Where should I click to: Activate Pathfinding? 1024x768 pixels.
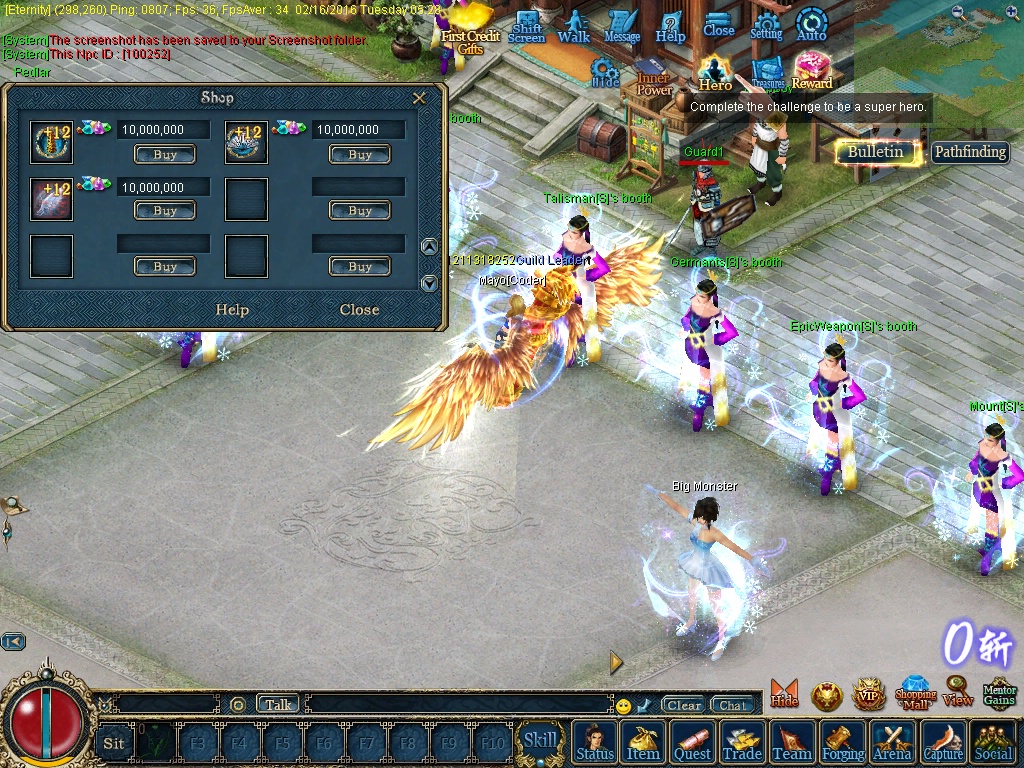pyautogui.click(x=969, y=152)
